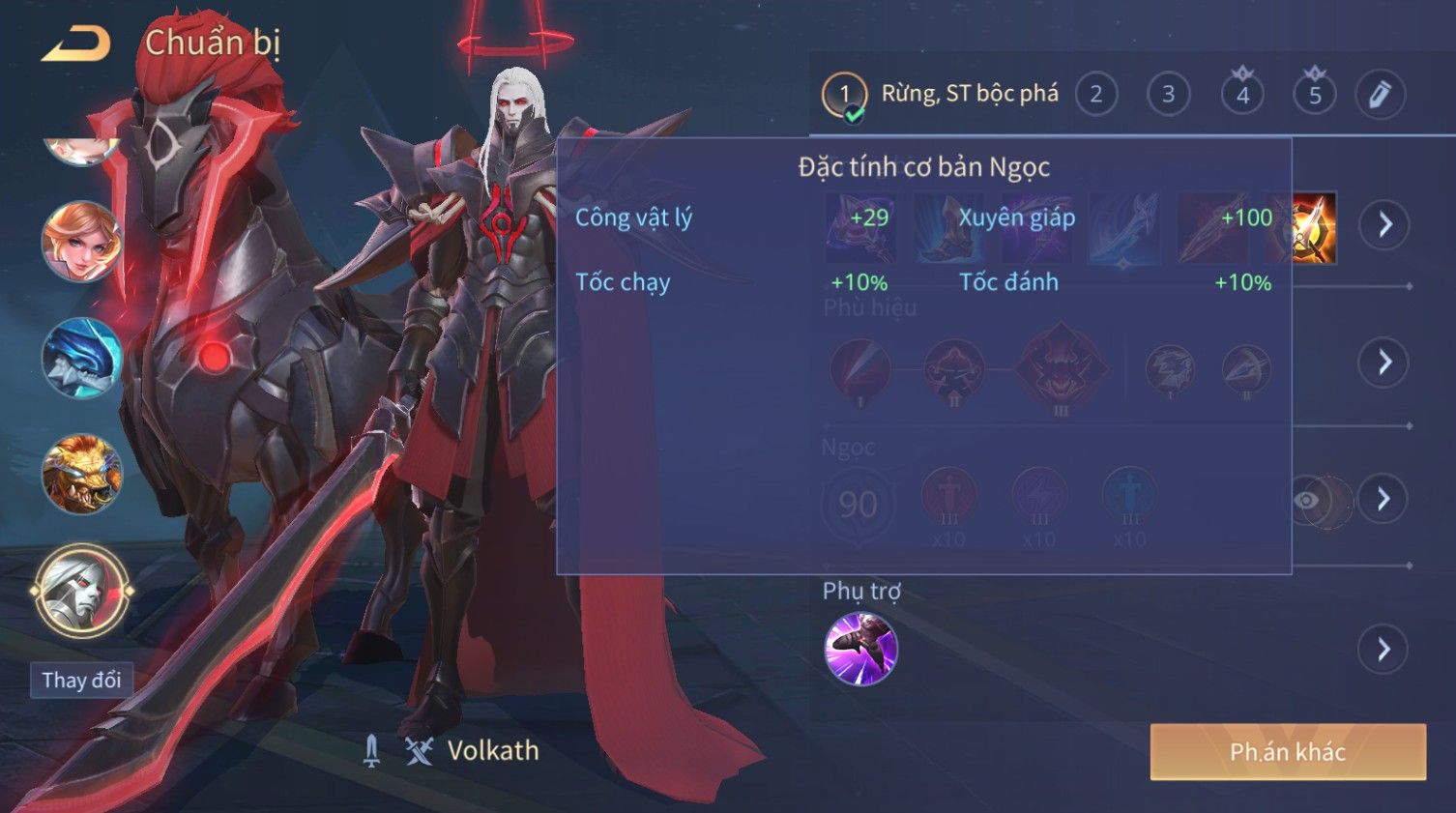Screen dimensions: 1456x813
Task: Choose the orange-haired female hero portrait
Action: click(x=81, y=242)
